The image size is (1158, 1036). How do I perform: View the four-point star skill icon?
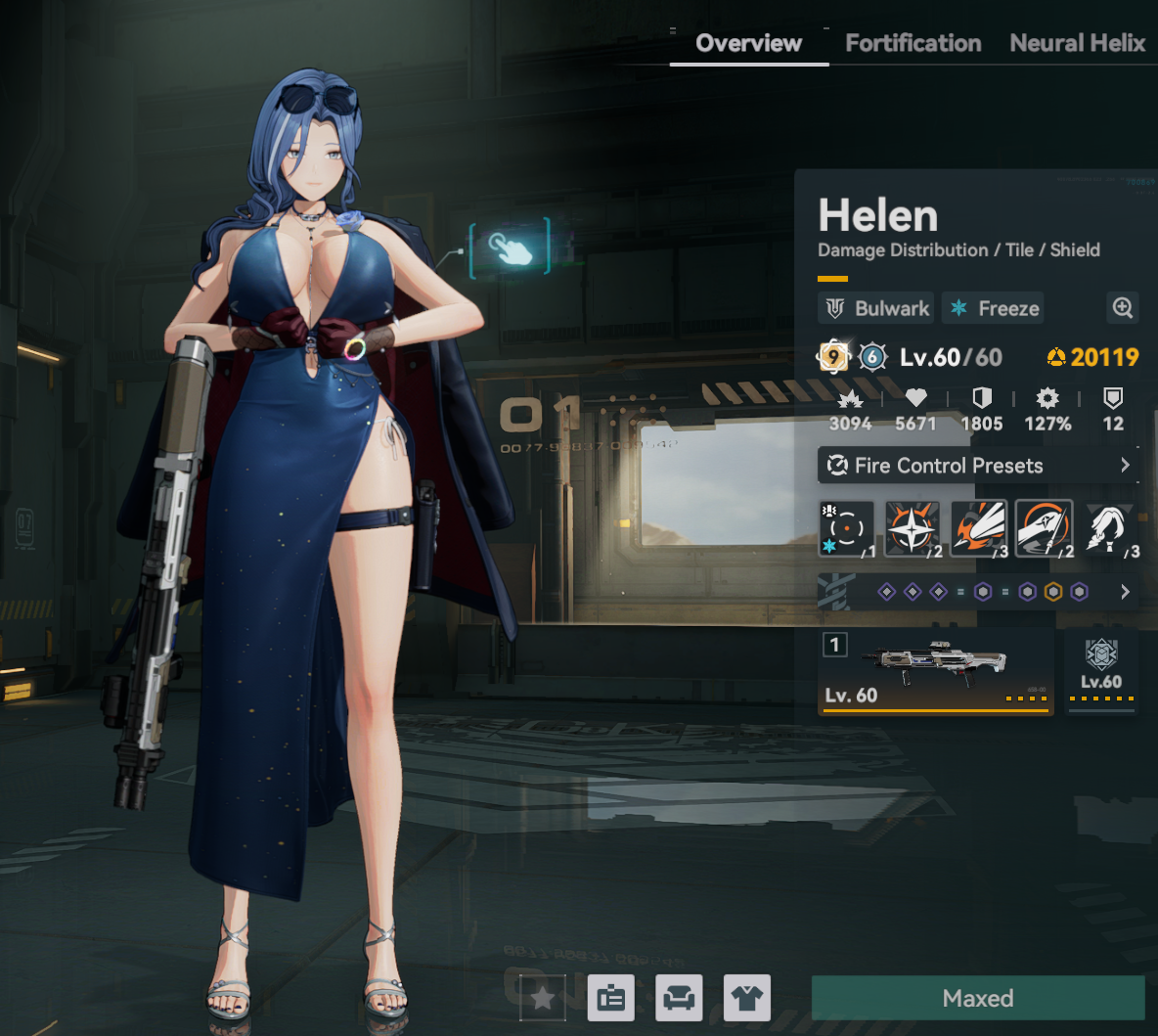click(912, 529)
